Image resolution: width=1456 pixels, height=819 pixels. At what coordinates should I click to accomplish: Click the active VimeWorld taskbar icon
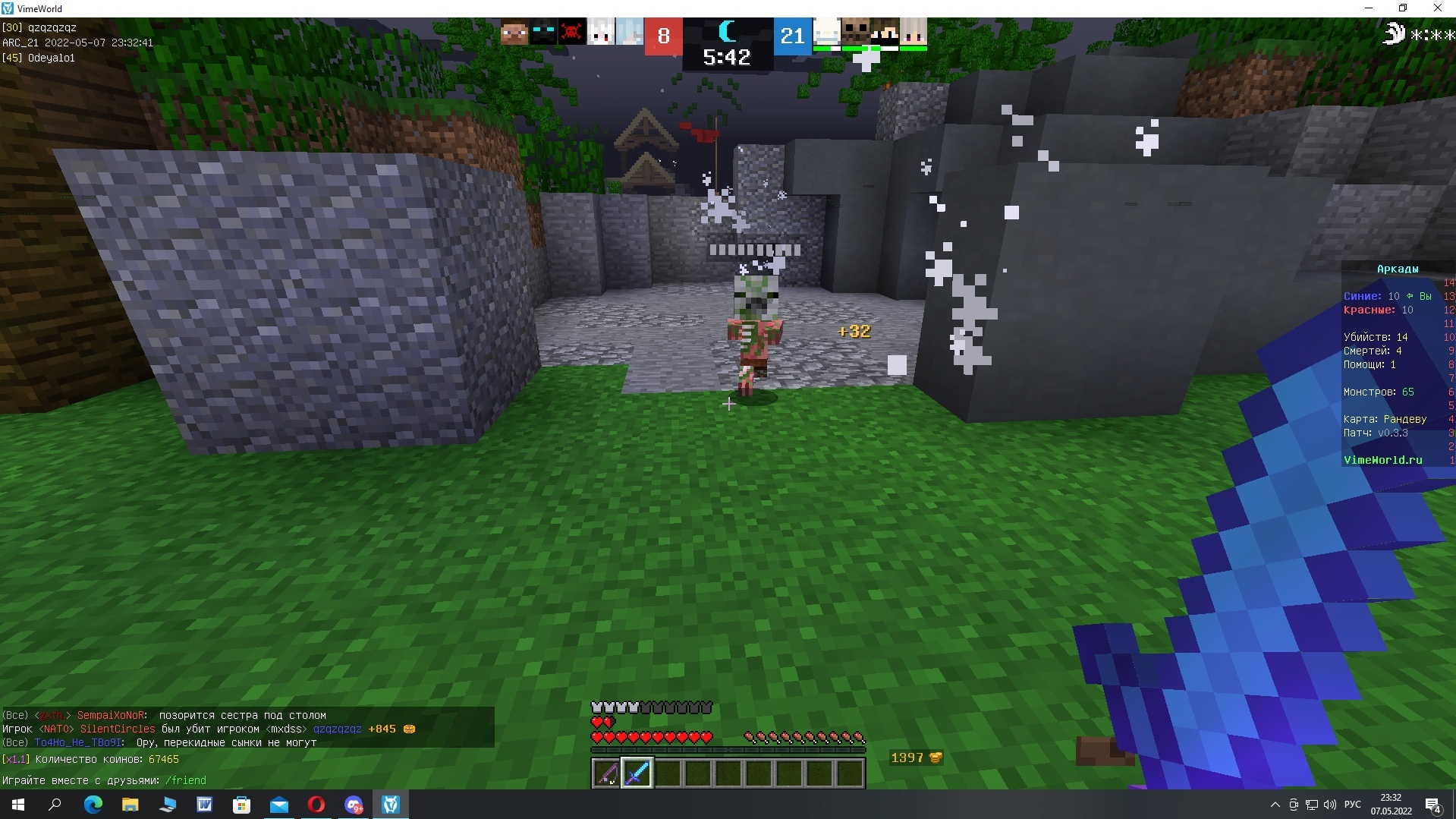pos(391,805)
